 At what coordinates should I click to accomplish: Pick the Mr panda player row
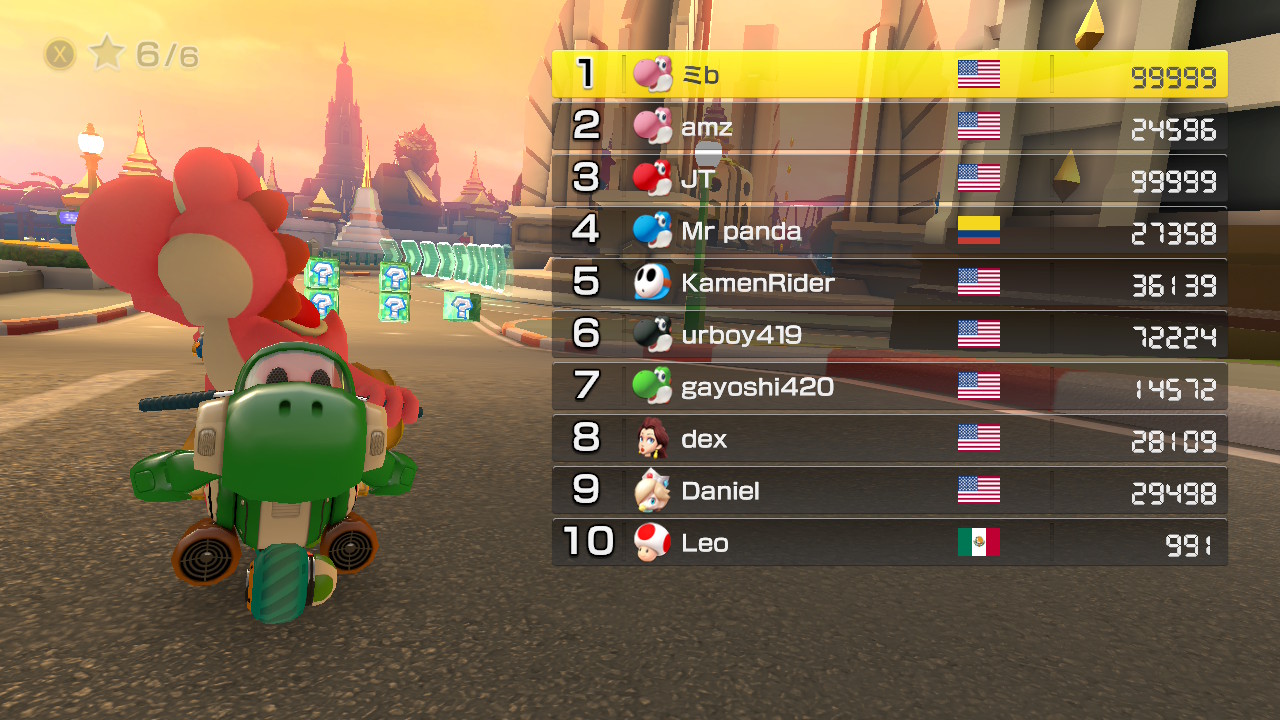click(890, 231)
